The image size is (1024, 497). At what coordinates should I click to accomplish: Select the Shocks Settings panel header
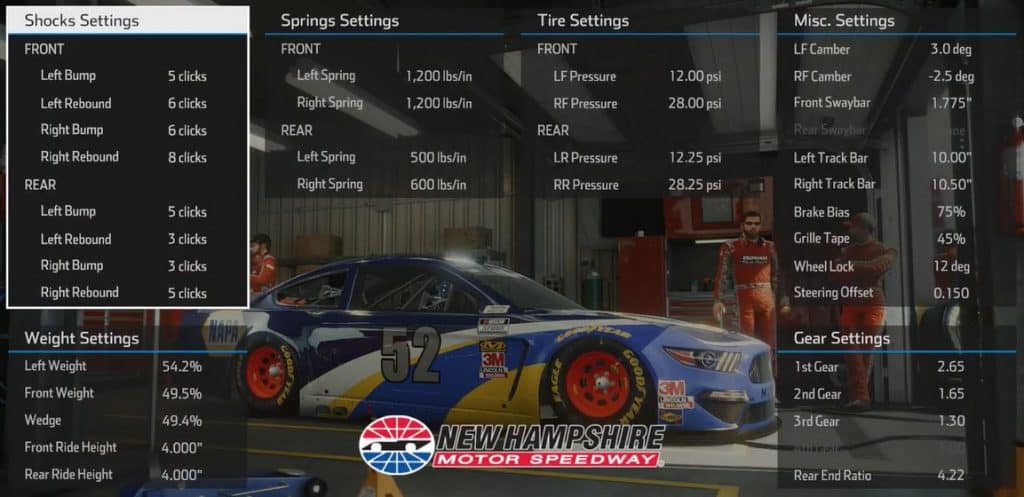82,20
